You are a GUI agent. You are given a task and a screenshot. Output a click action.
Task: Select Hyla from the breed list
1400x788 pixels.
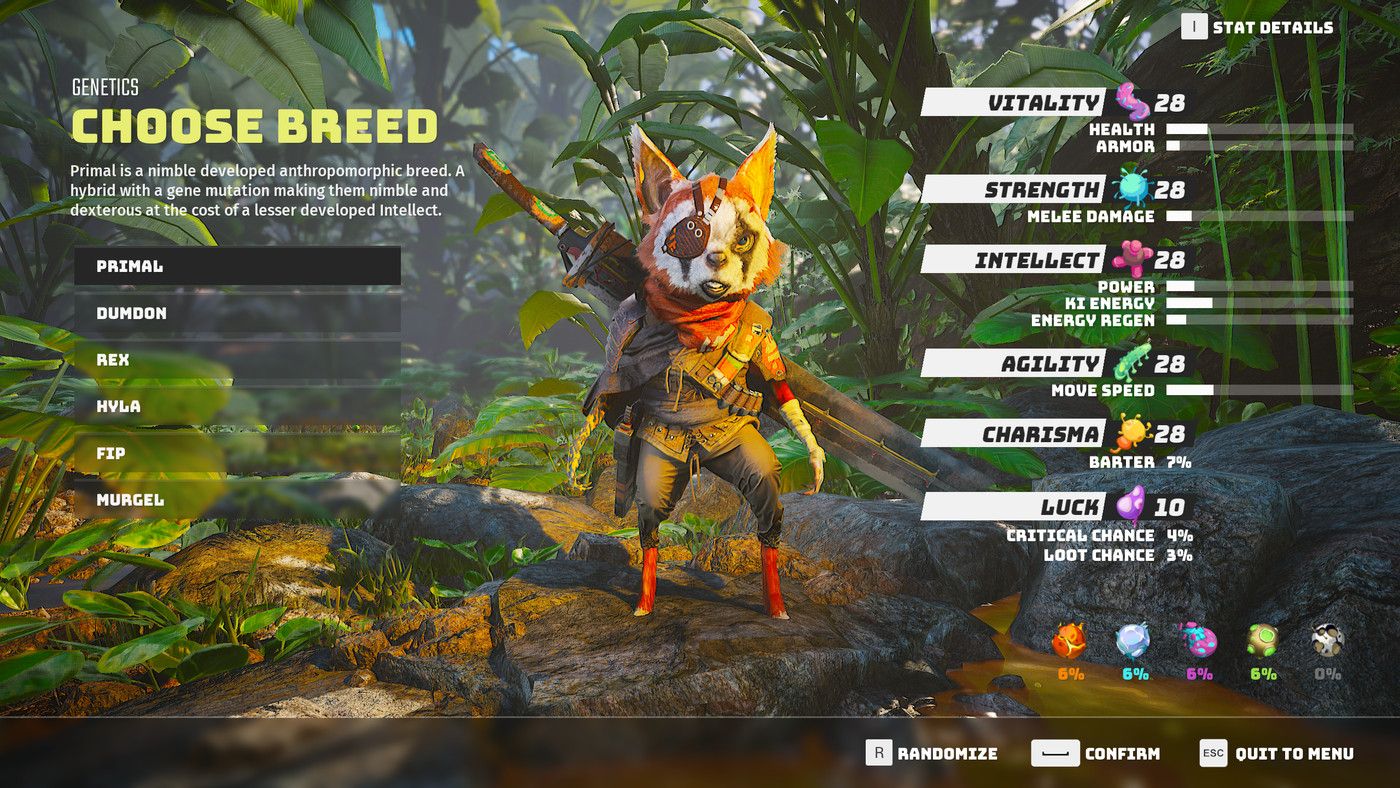[x=237, y=407]
